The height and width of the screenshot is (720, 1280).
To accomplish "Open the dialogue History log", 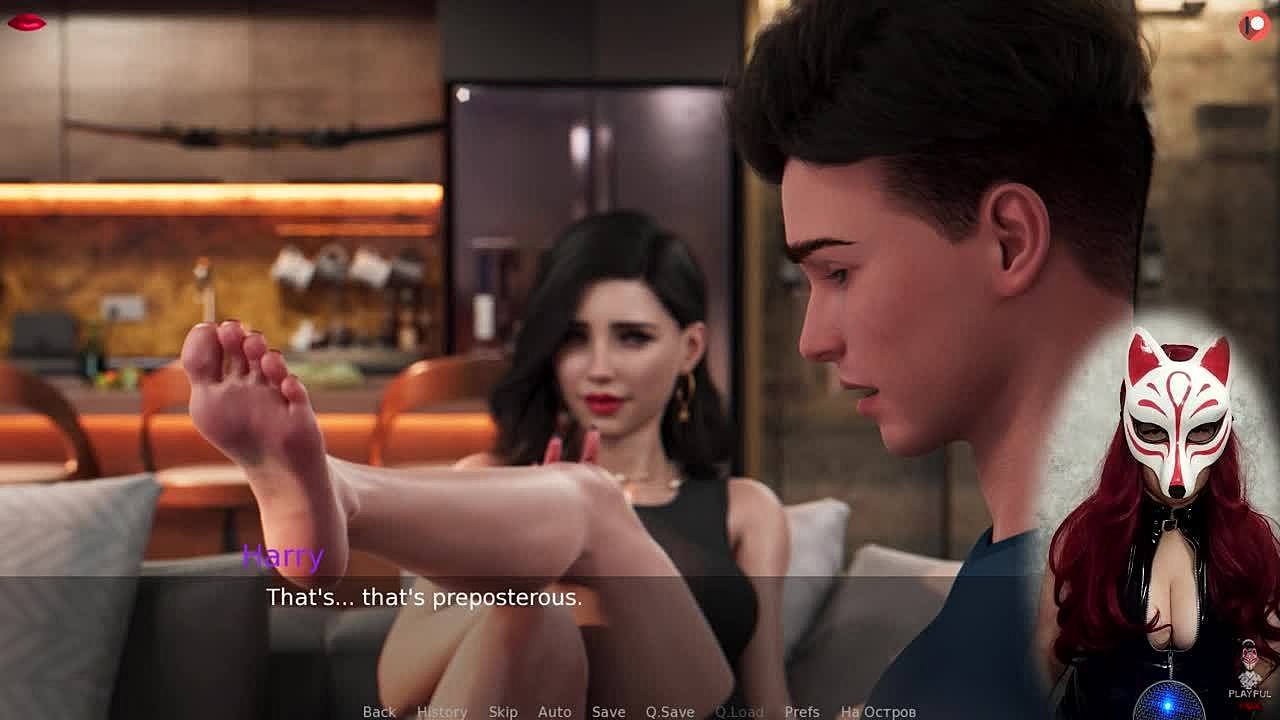I will (442, 711).
